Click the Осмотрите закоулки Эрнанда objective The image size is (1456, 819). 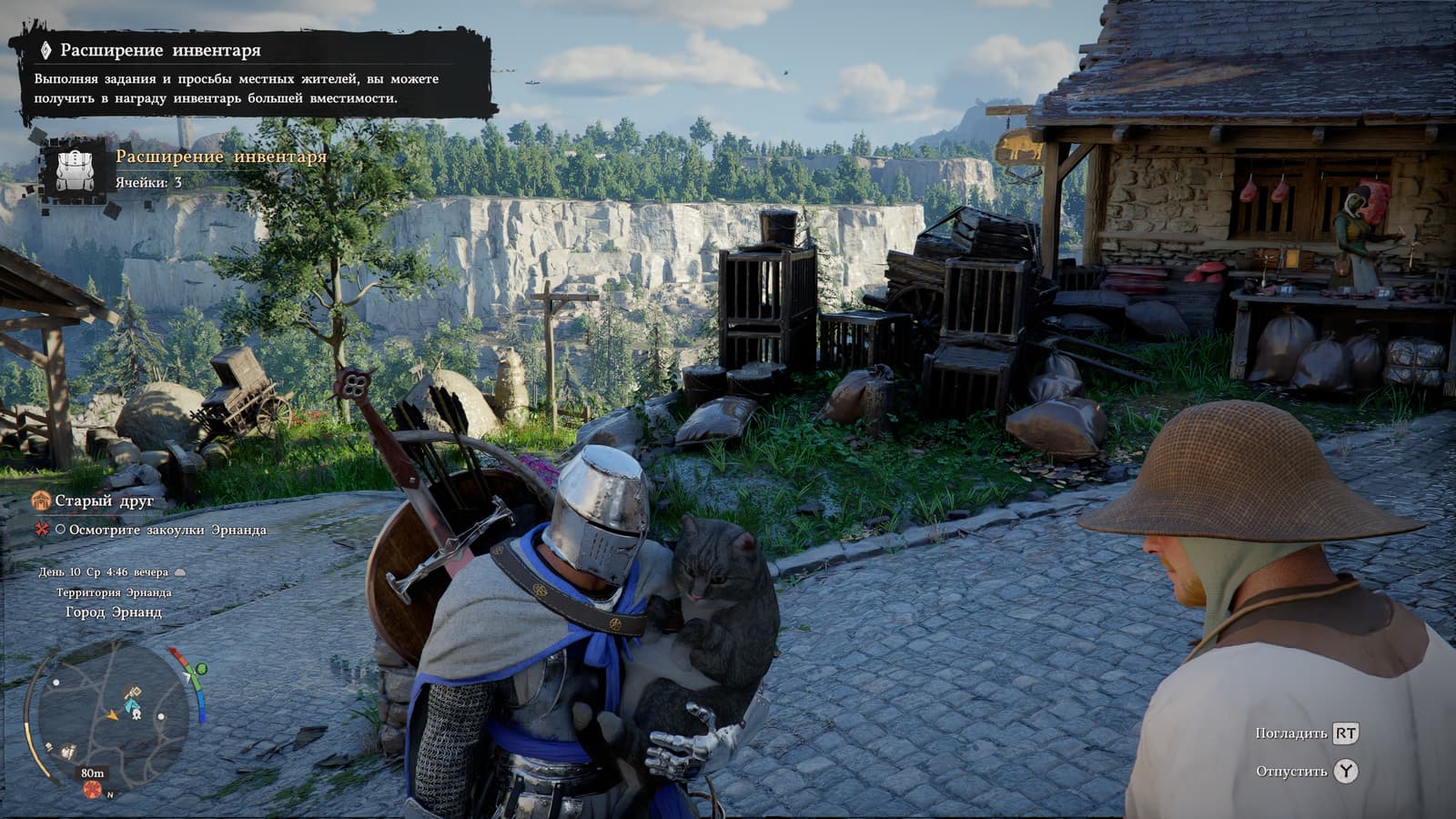[x=167, y=530]
